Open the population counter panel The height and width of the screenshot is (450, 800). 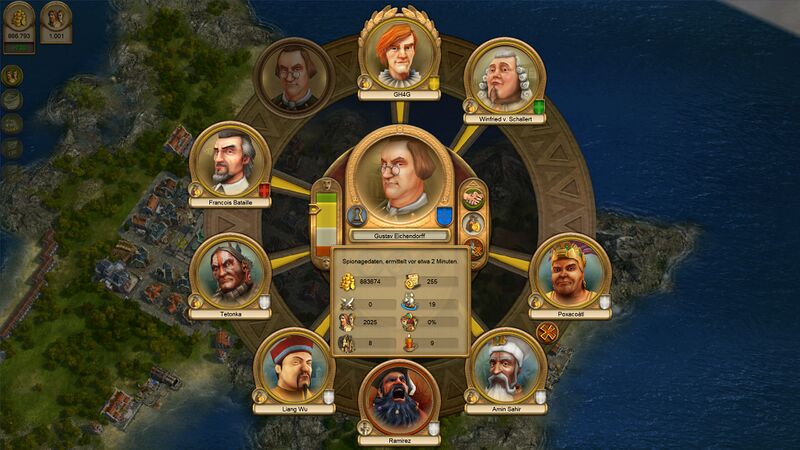tap(56, 19)
